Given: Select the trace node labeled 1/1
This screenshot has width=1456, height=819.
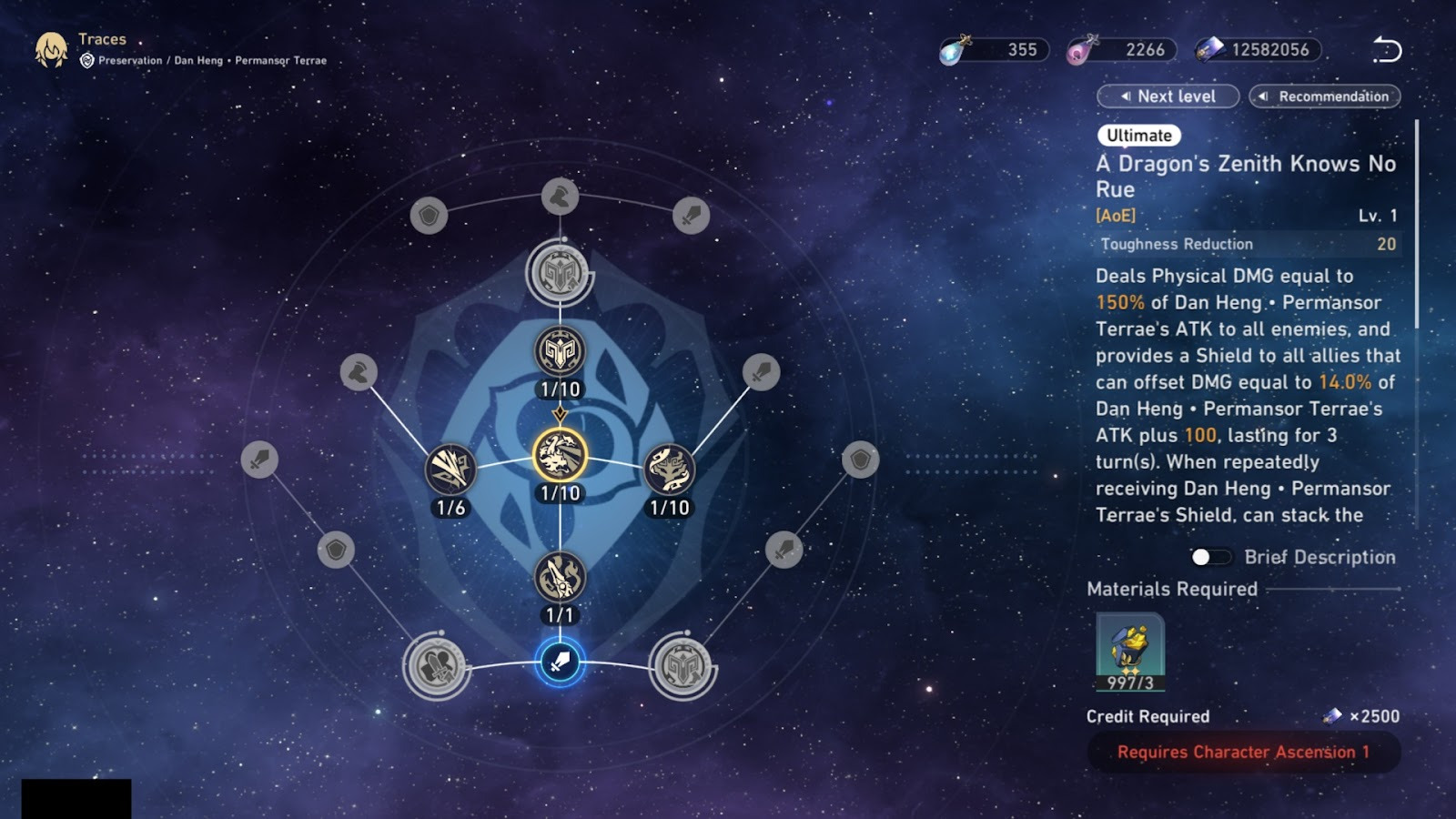Looking at the screenshot, I should click(560, 577).
